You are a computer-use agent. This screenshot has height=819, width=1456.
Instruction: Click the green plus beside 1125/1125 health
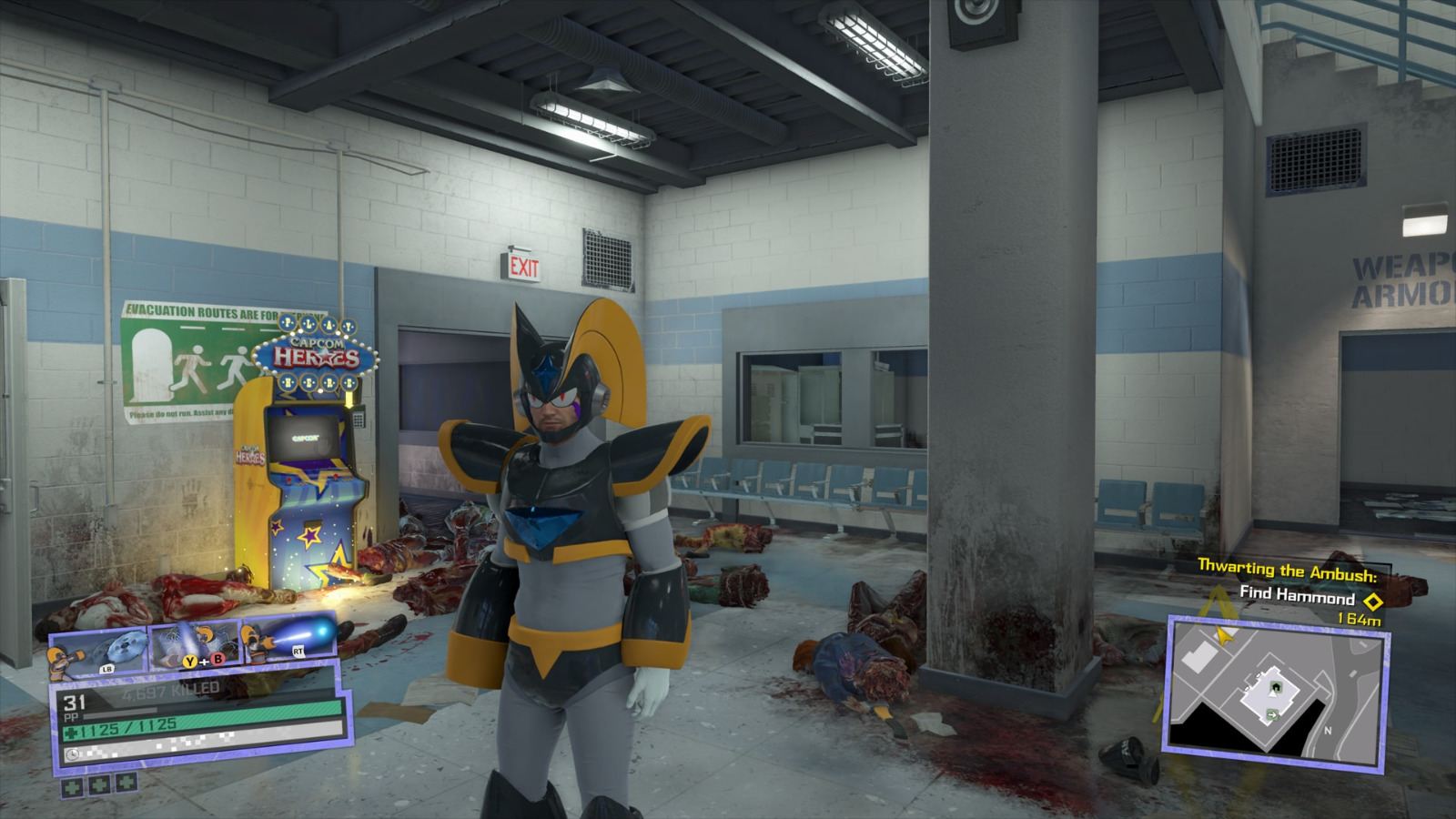tap(69, 733)
